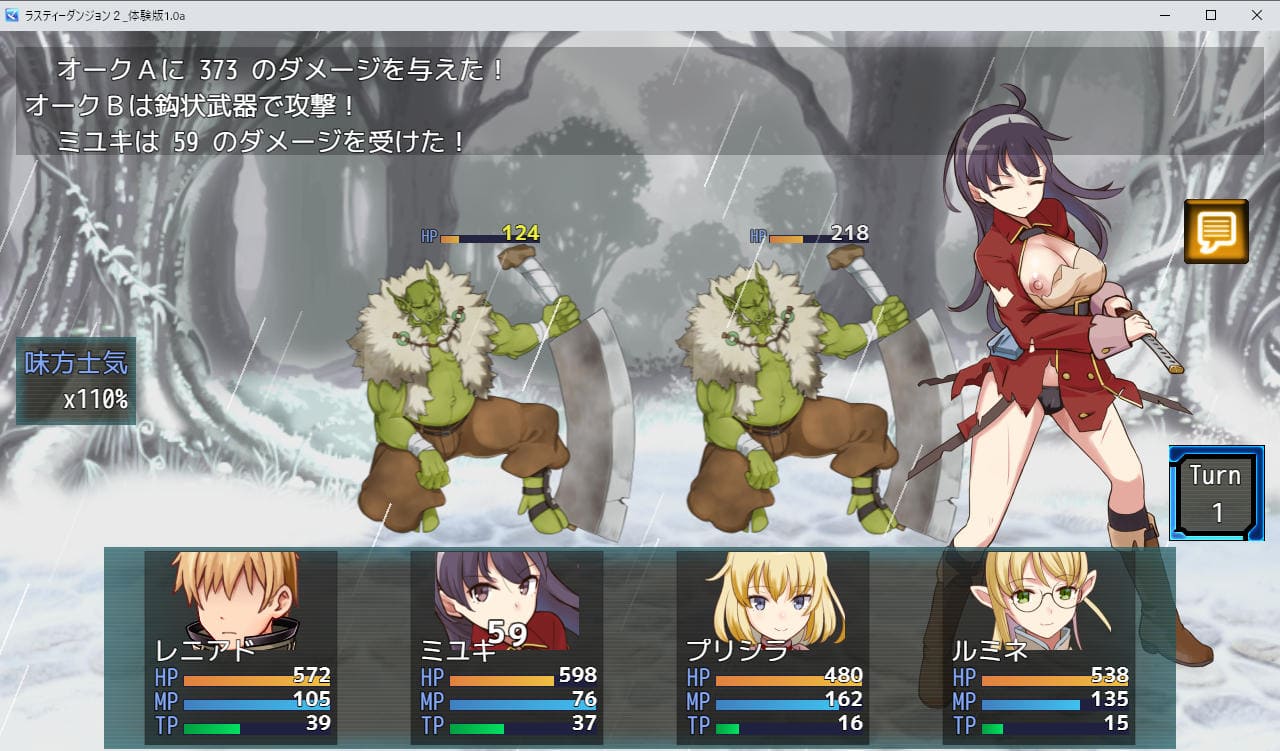Select ミユキ party member panel
Viewport: 1280px width, 751px height.
507,647
